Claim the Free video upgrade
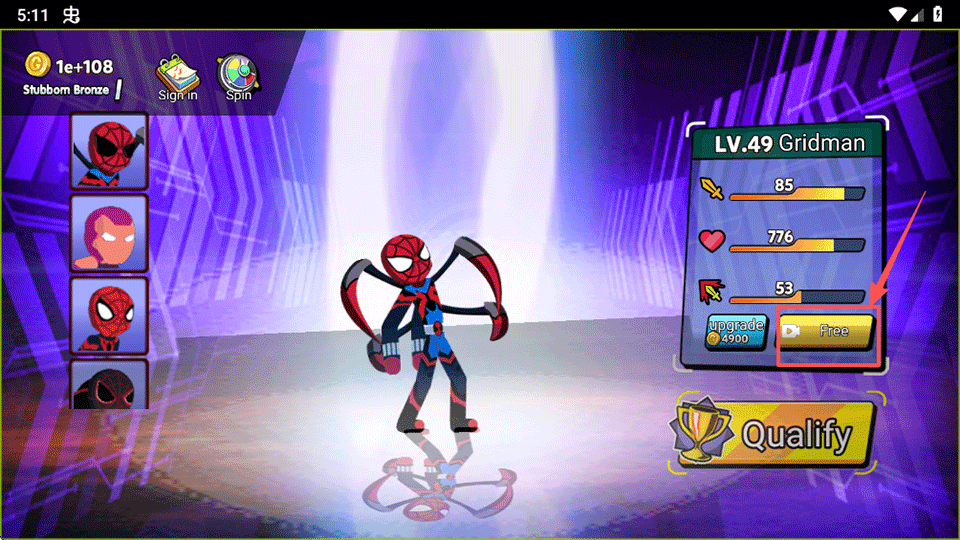 point(826,331)
